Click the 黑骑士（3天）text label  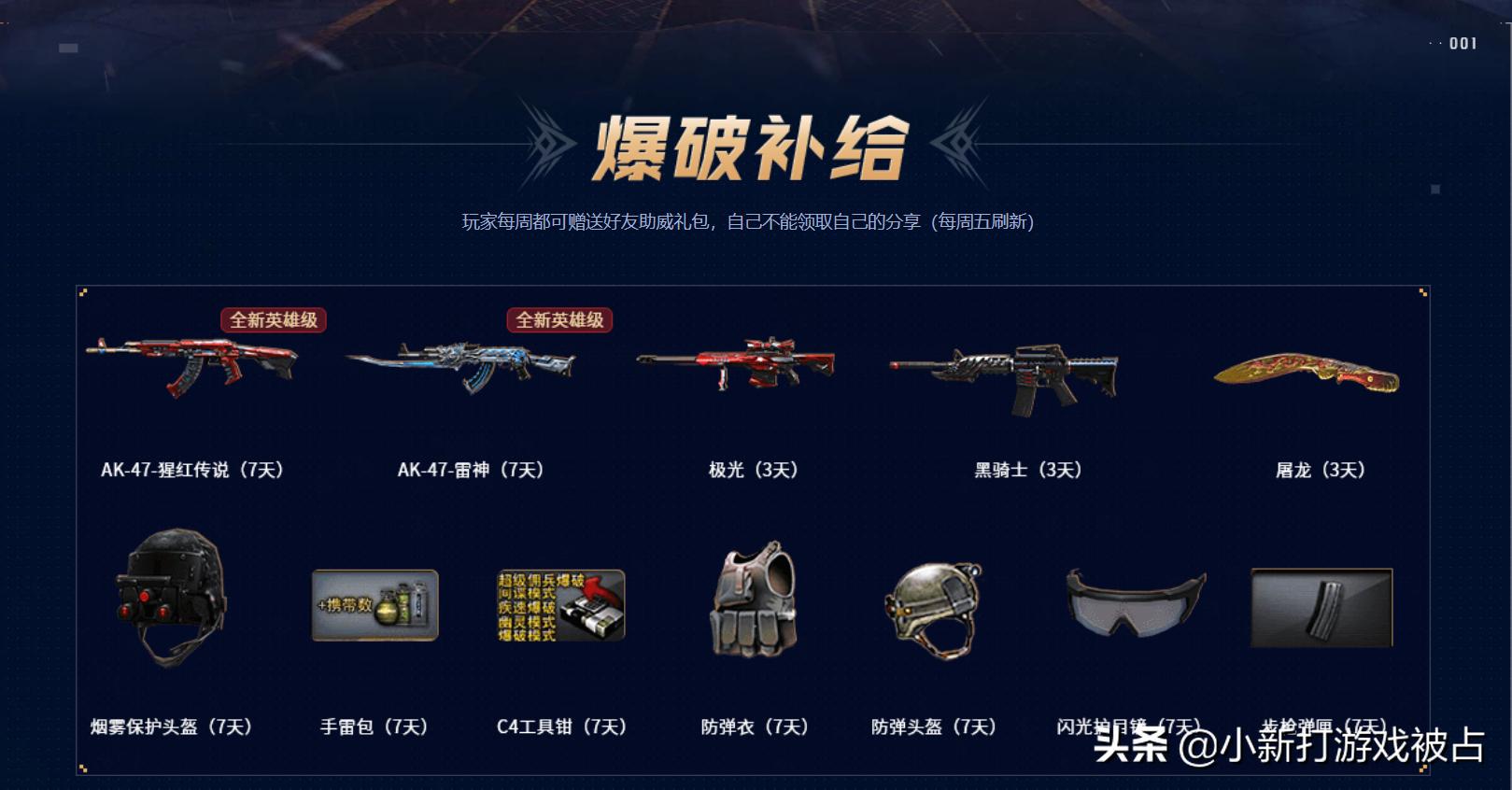click(x=1025, y=470)
